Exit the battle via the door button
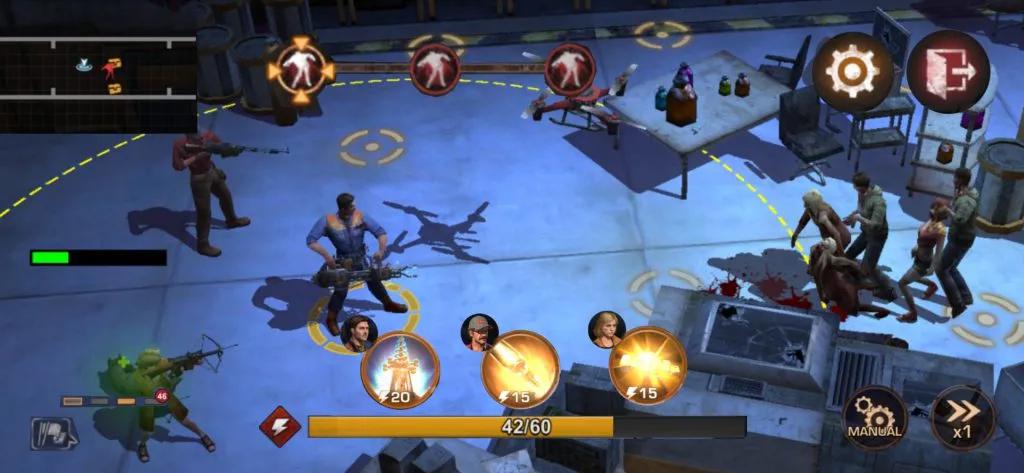This screenshot has height=473, width=1024. pyautogui.click(x=947, y=71)
